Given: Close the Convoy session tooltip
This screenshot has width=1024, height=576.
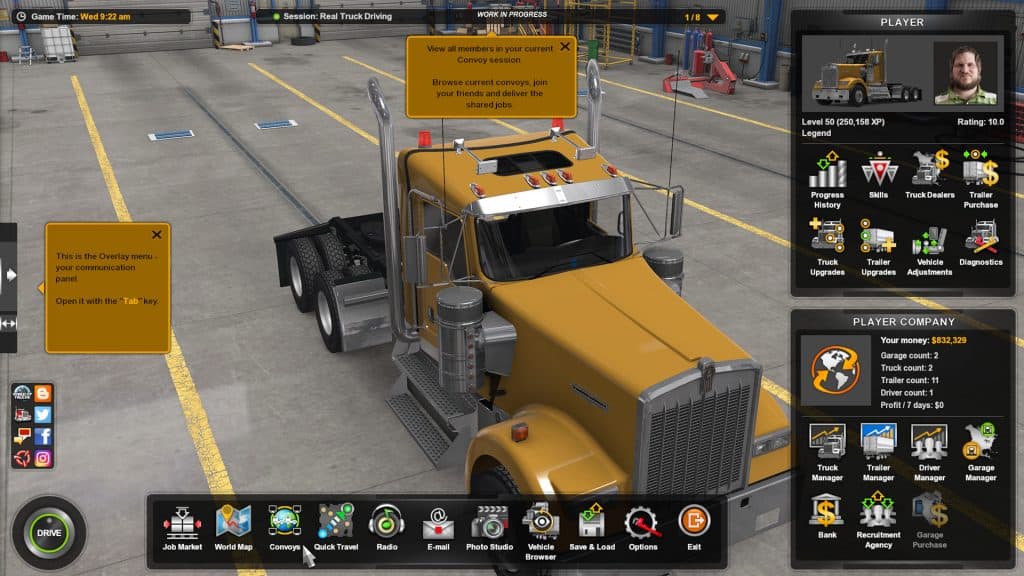Looking at the screenshot, I should coord(565,46).
